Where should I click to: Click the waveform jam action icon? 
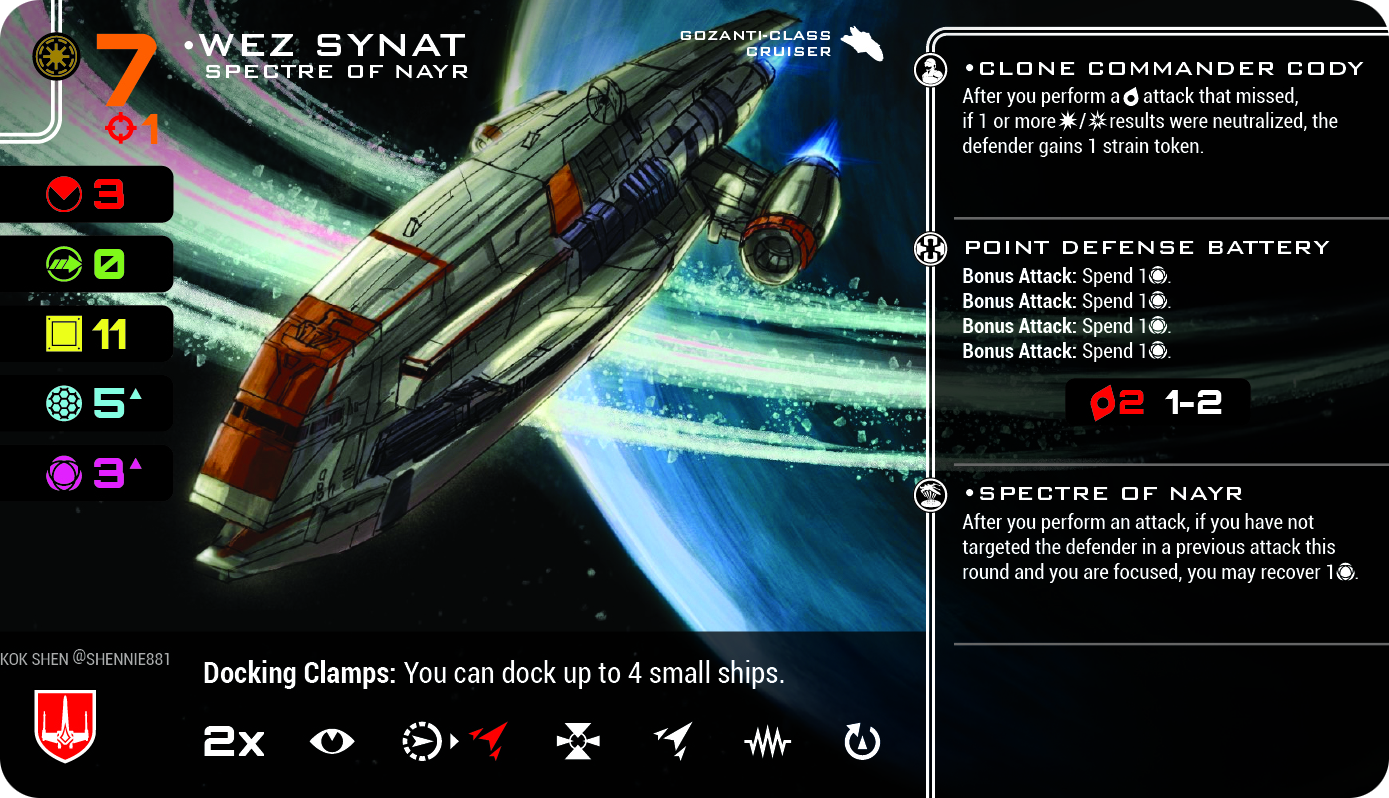767,743
